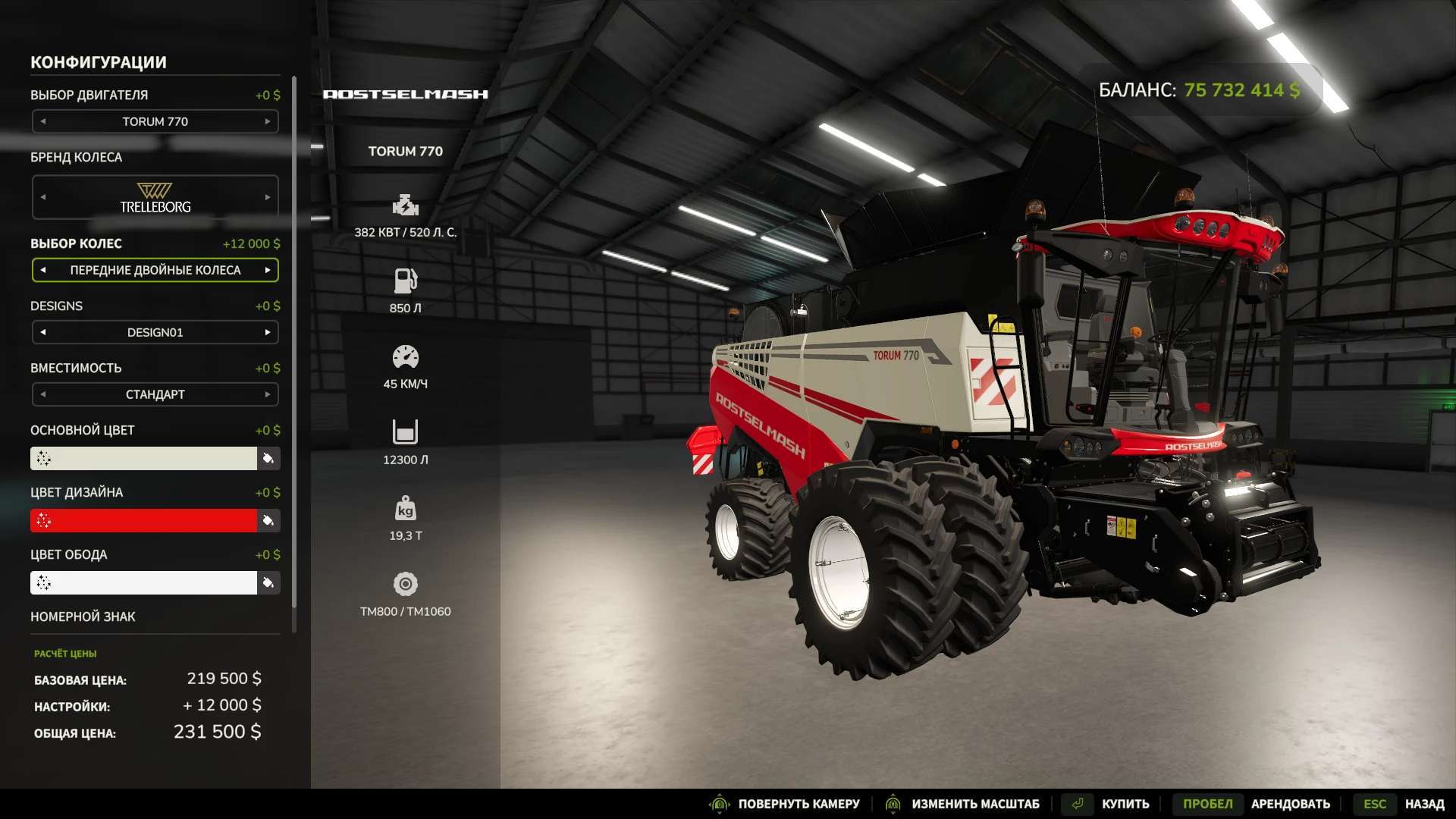Cycle to next wheel selection option

click(268, 270)
